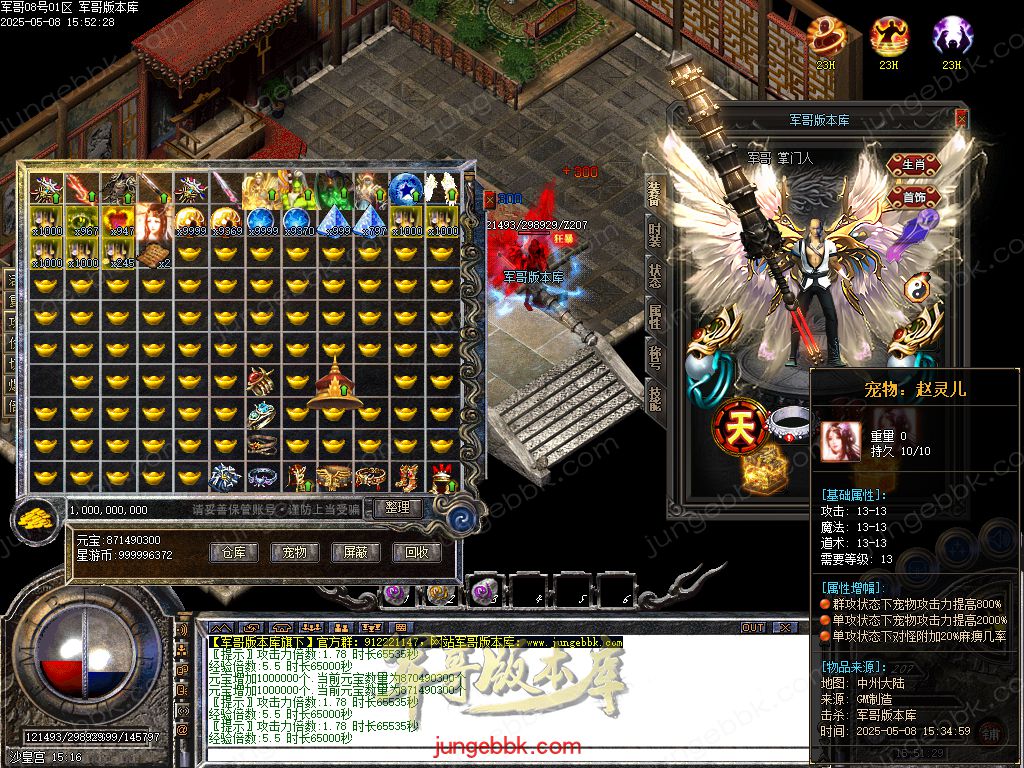Select the scroll item with x2 count
Screen dimensions: 1024x768
tap(154, 256)
